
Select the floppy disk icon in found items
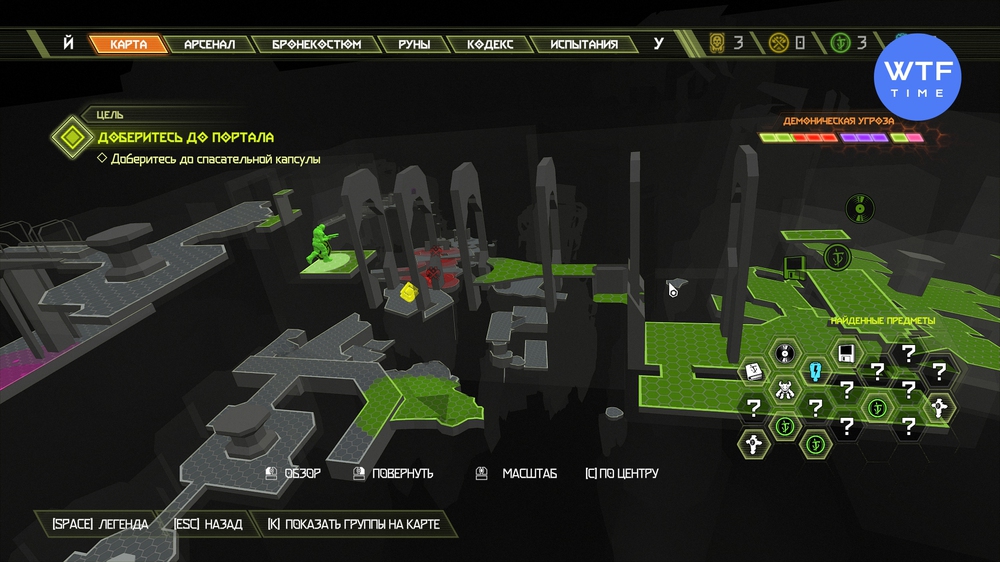click(x=846, y=353)
